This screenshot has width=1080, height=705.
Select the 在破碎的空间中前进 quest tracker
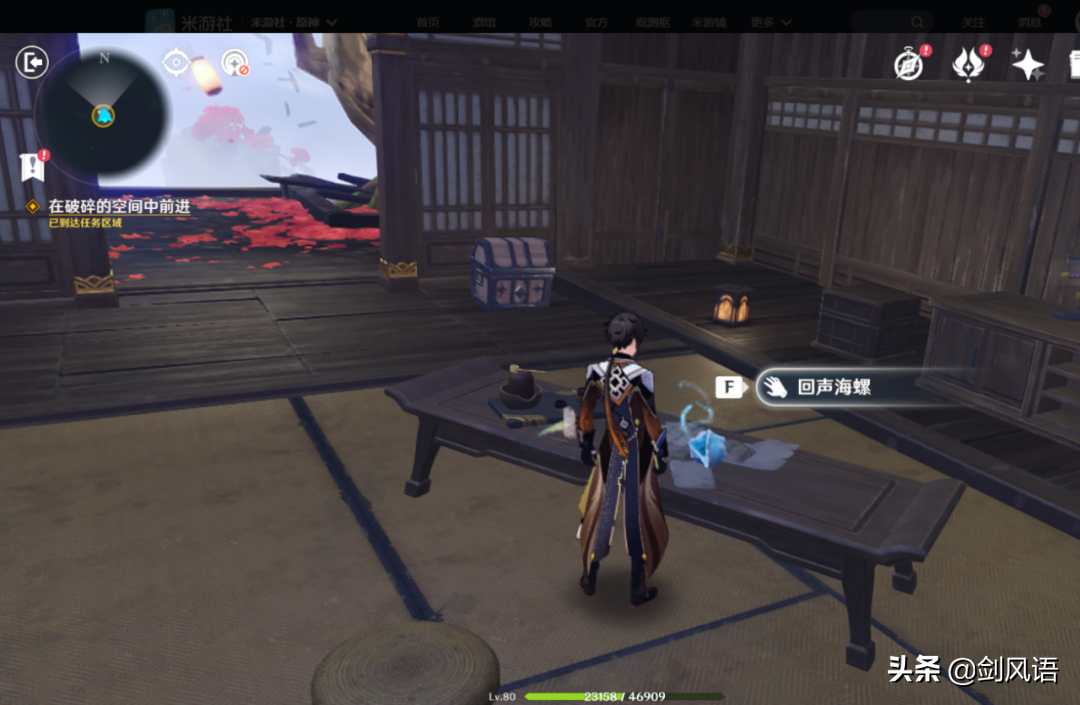[119, 206]
